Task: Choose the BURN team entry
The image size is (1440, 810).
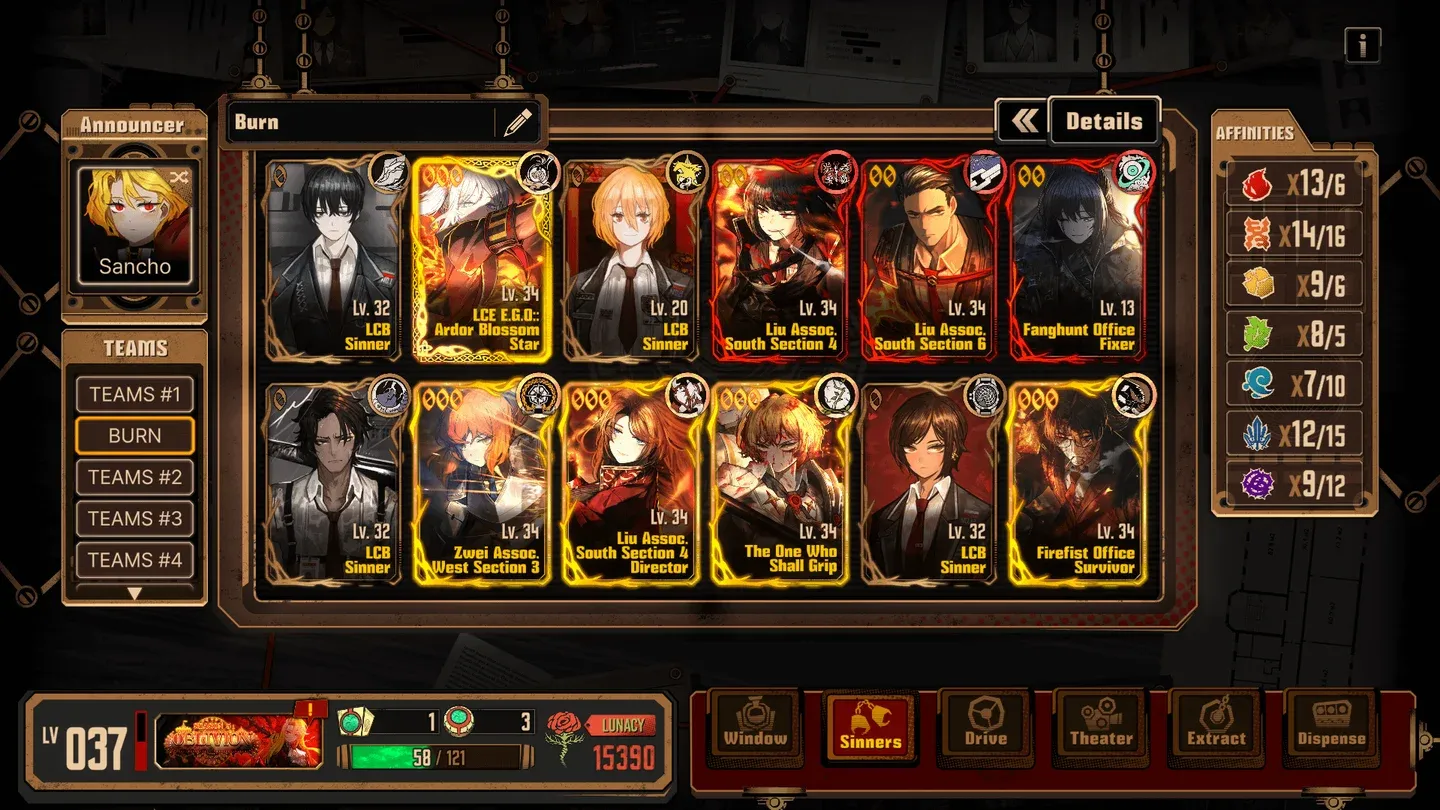Action: tap(135, 436)
